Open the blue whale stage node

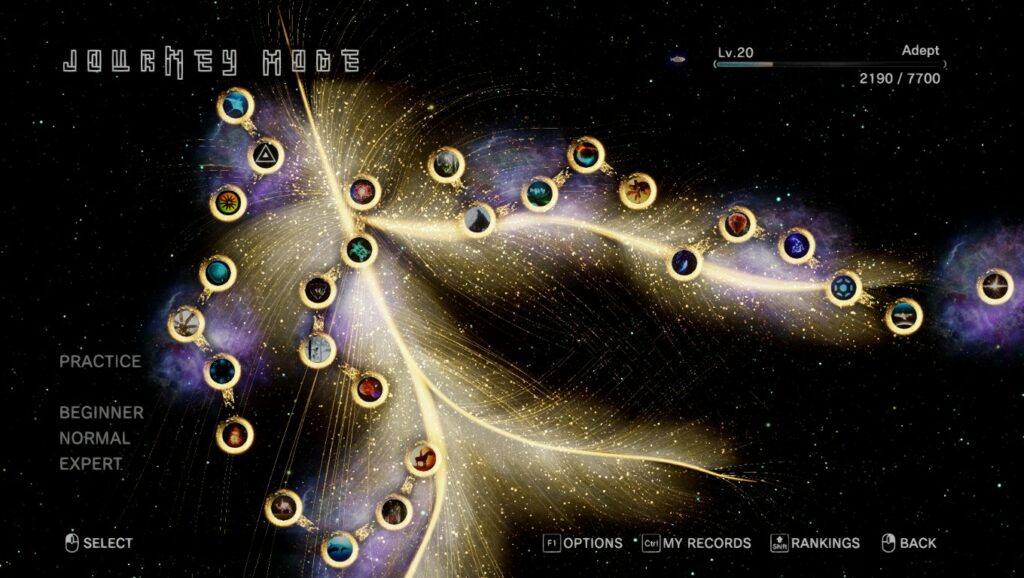(x=340, y=549)
